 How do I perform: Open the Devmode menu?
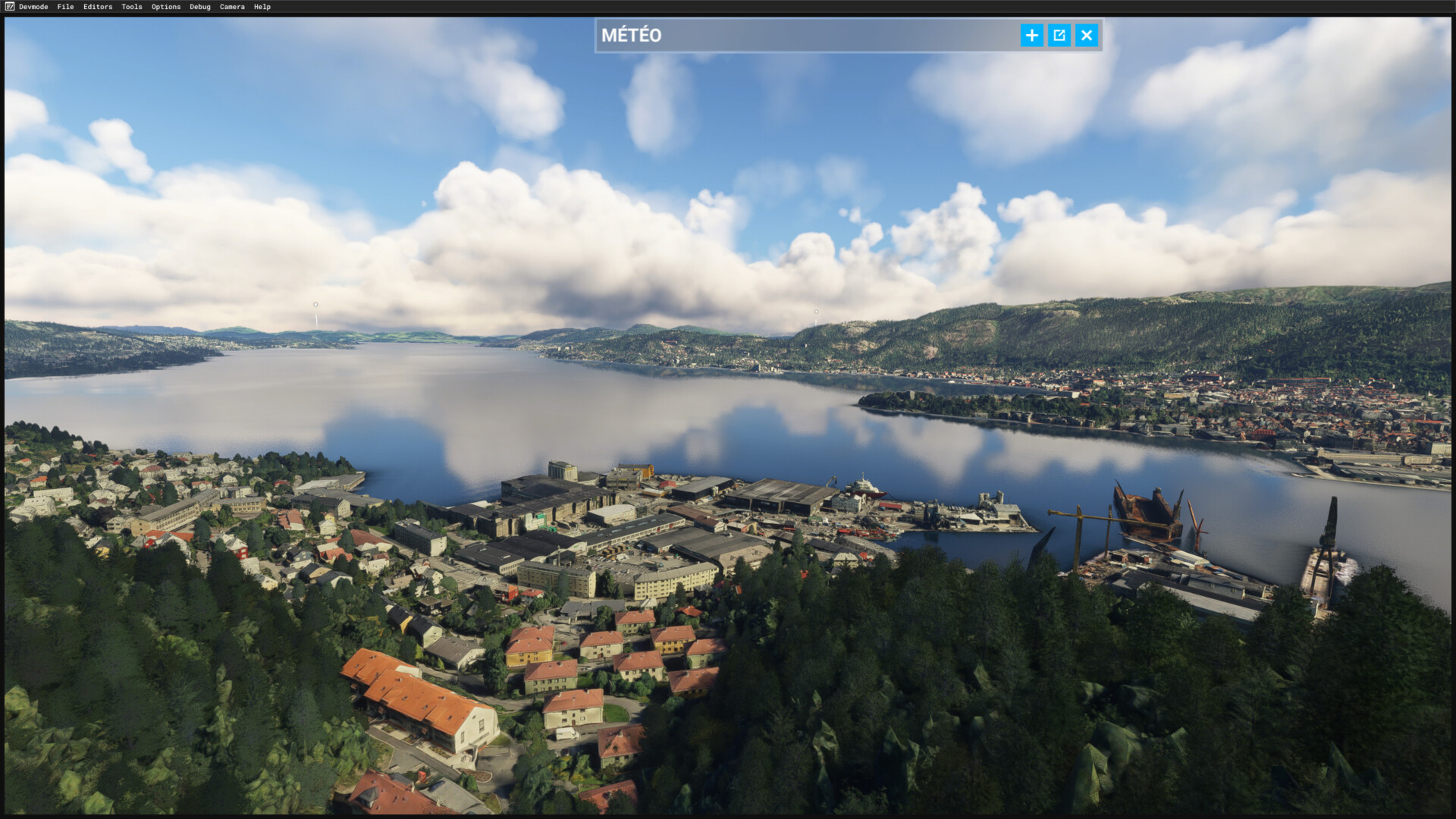click(x=33, y=7)
